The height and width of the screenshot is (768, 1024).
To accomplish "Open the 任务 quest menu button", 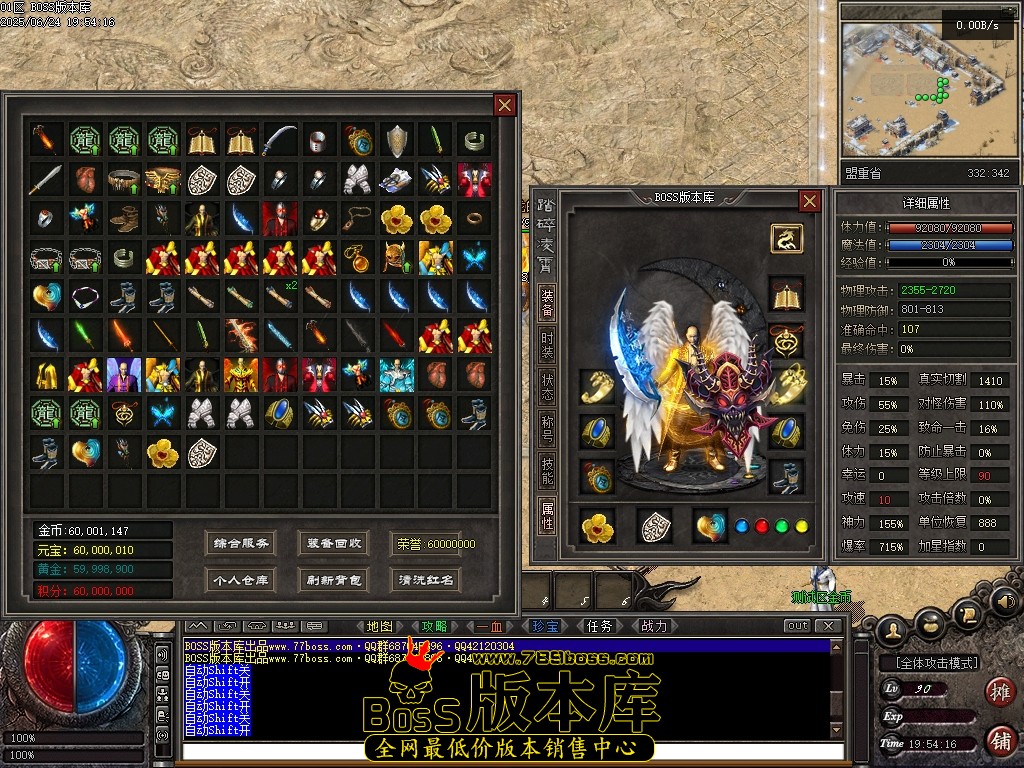I will click(x=599, y=626).
